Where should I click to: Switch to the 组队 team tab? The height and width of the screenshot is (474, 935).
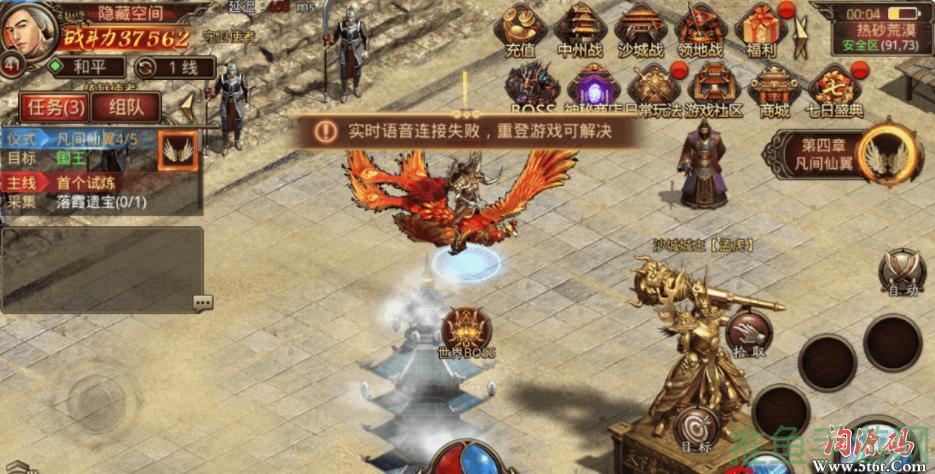(124, 107)
